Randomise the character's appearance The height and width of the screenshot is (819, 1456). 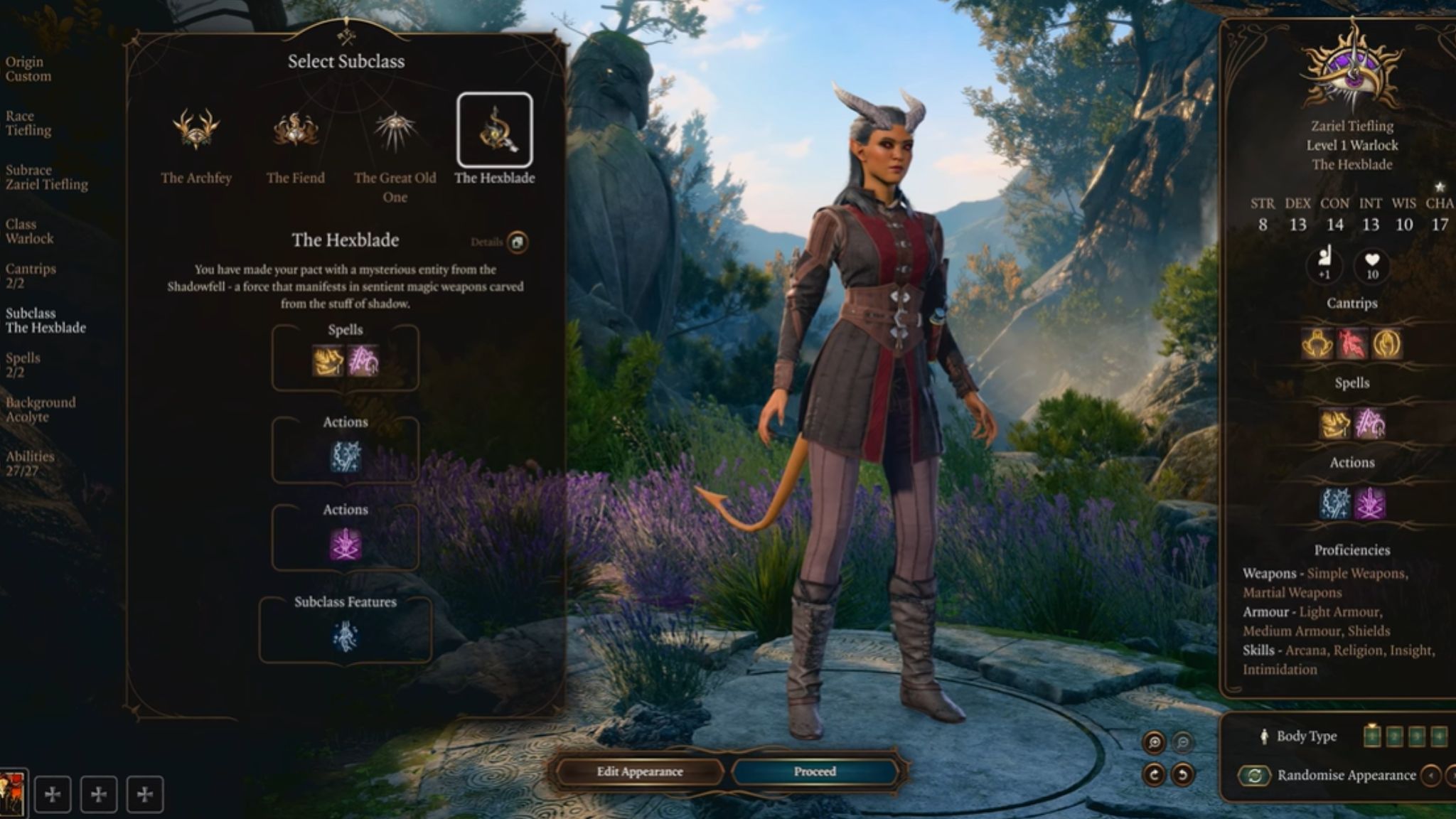point(1256,775)
